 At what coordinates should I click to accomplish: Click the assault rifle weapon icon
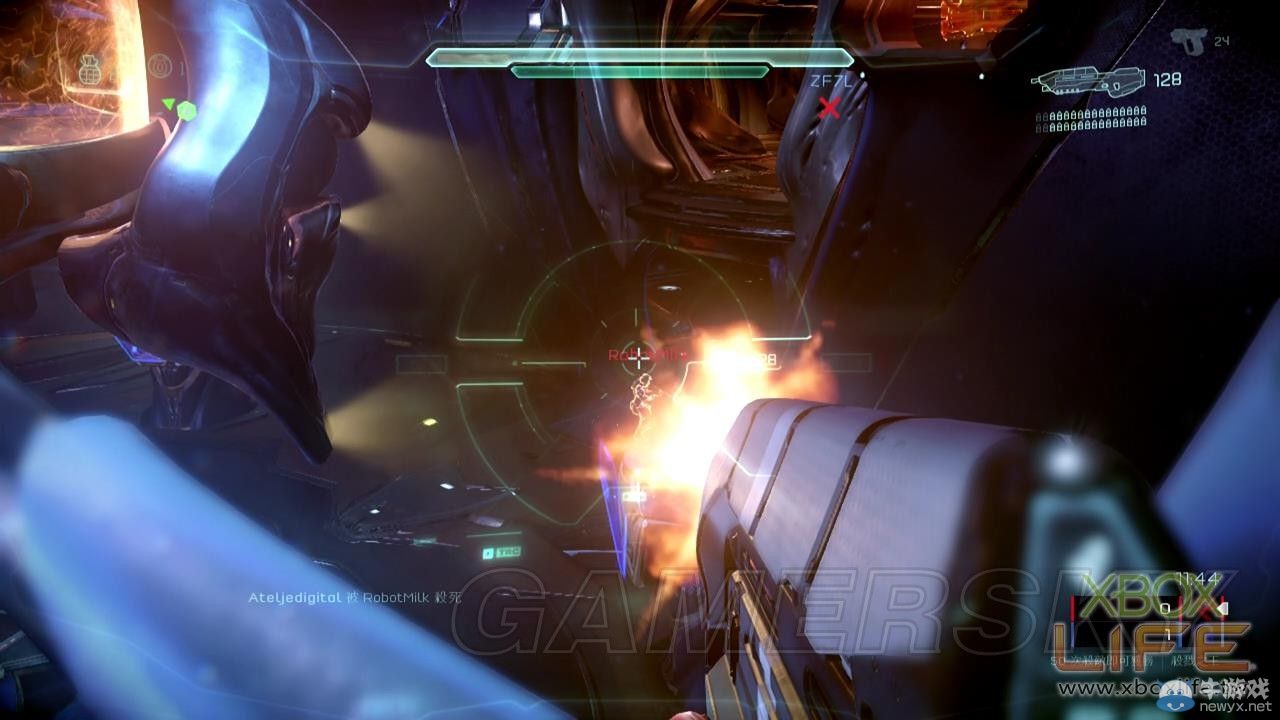point(1088,82)
